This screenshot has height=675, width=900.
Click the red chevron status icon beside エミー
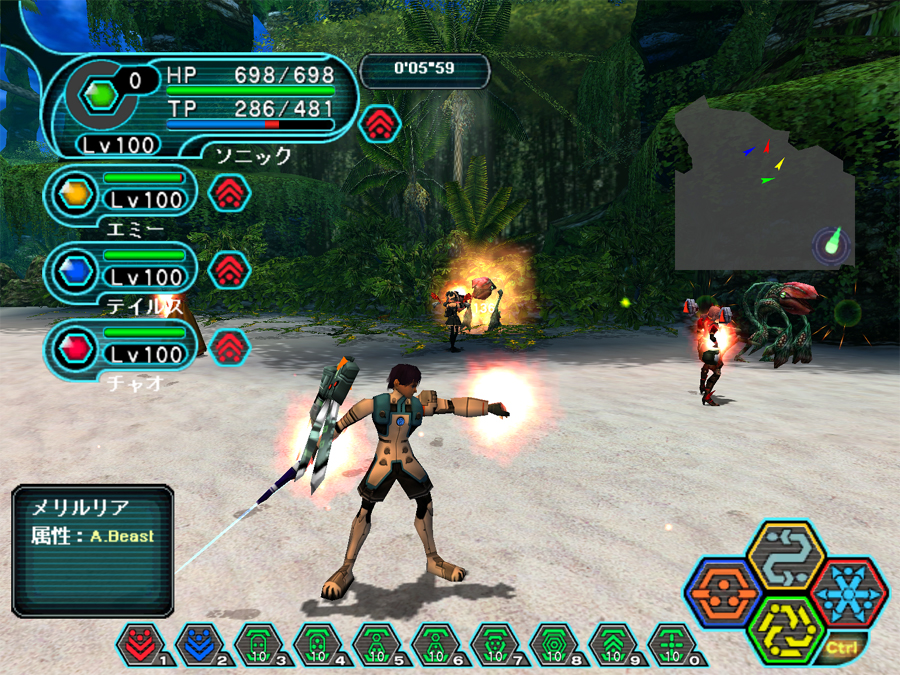(x=229, y=192)
